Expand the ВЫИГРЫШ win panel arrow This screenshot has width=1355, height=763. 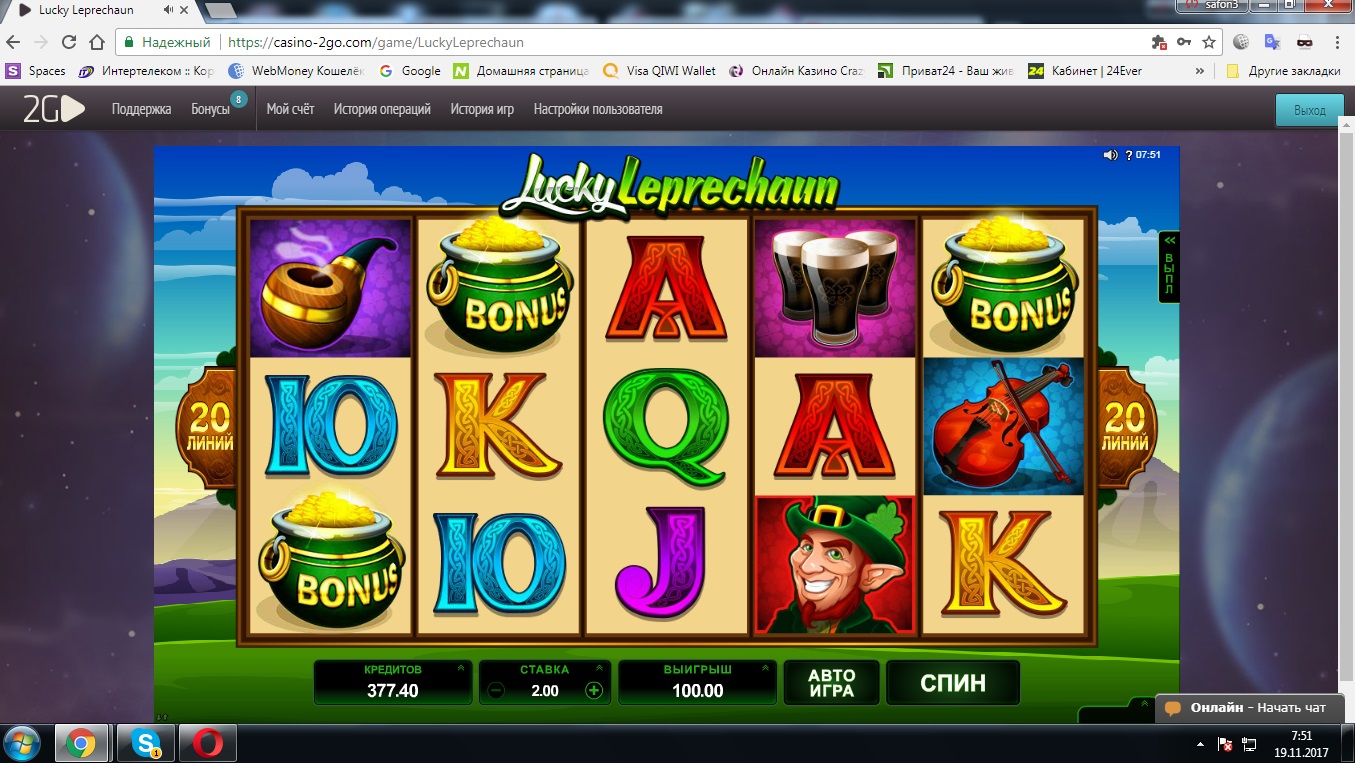point(765,668)
